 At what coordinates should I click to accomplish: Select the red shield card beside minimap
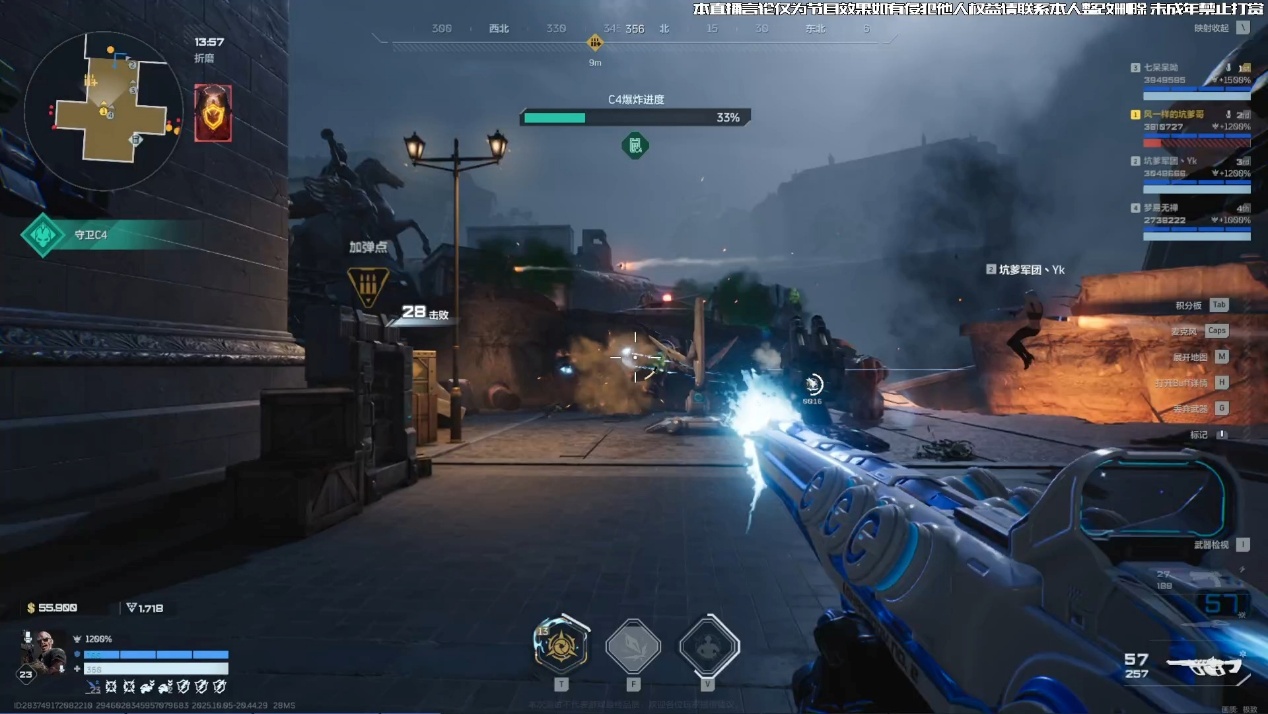[213, 112]
